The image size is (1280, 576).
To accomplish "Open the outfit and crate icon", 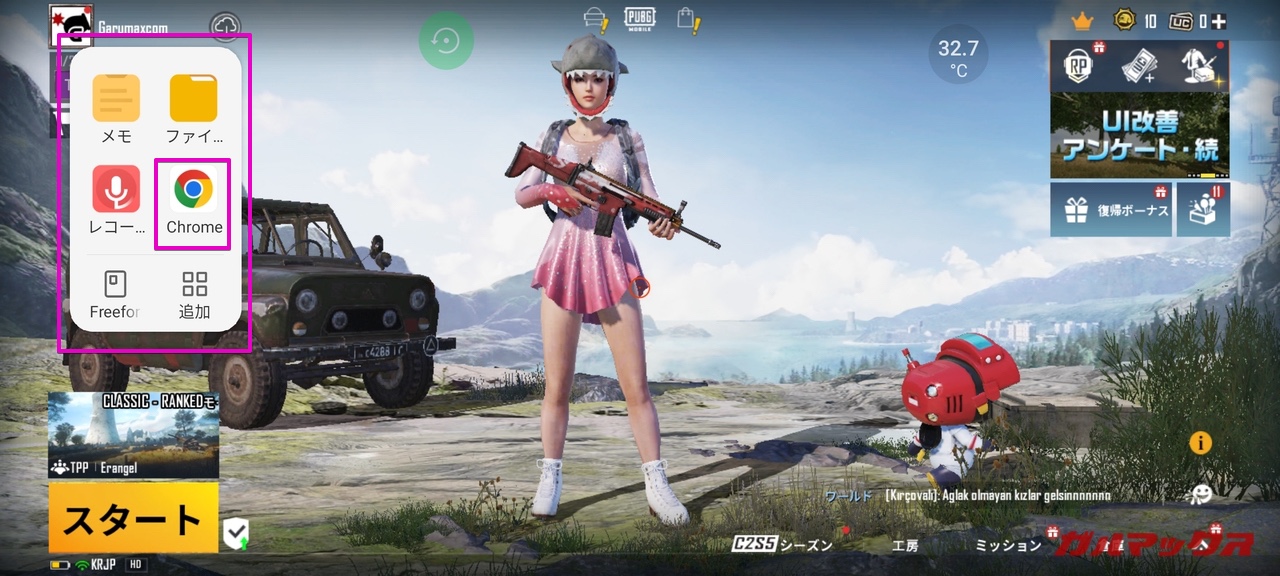I will [1197, 67].
